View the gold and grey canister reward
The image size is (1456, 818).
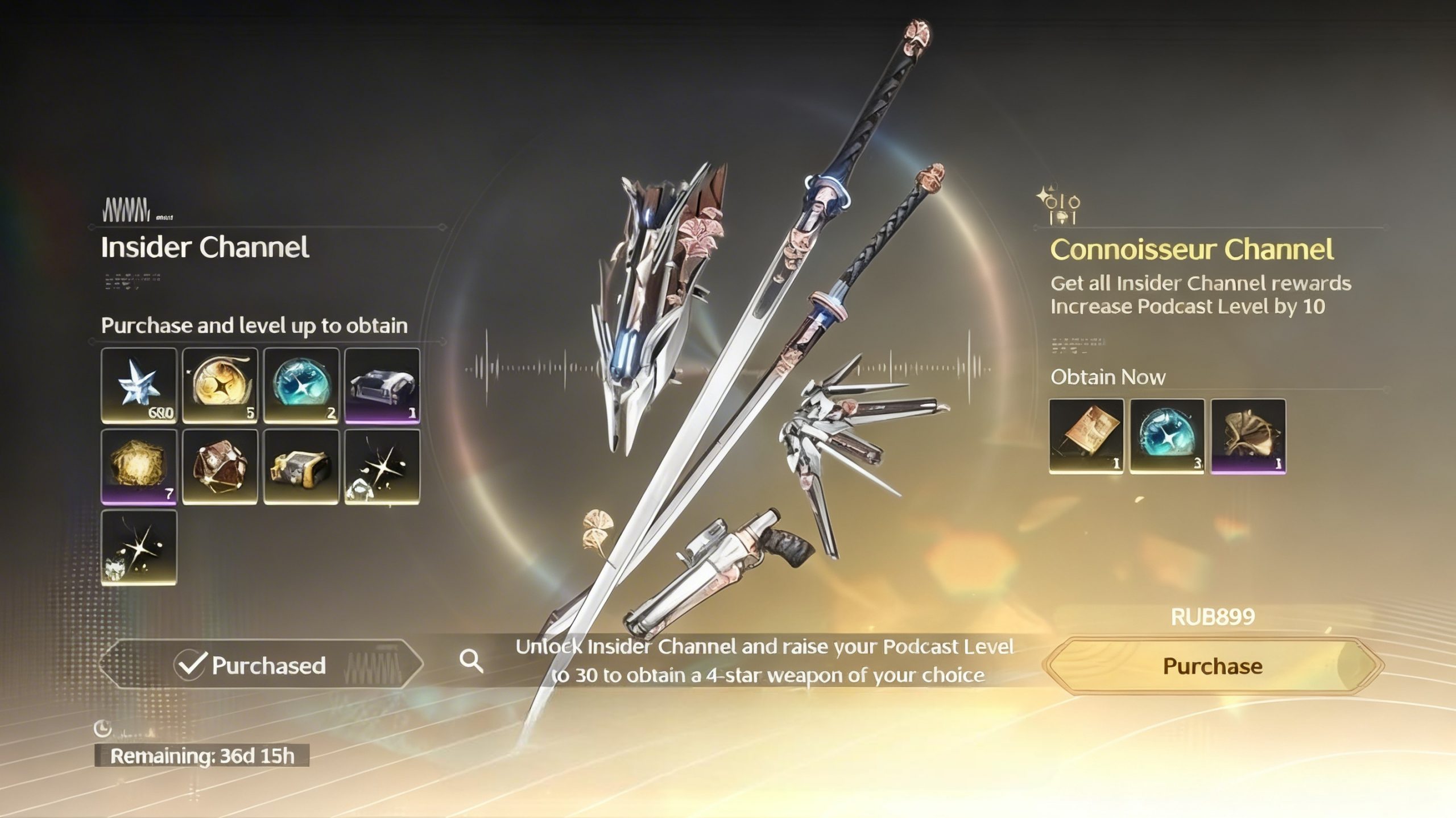tap(301, 467)
